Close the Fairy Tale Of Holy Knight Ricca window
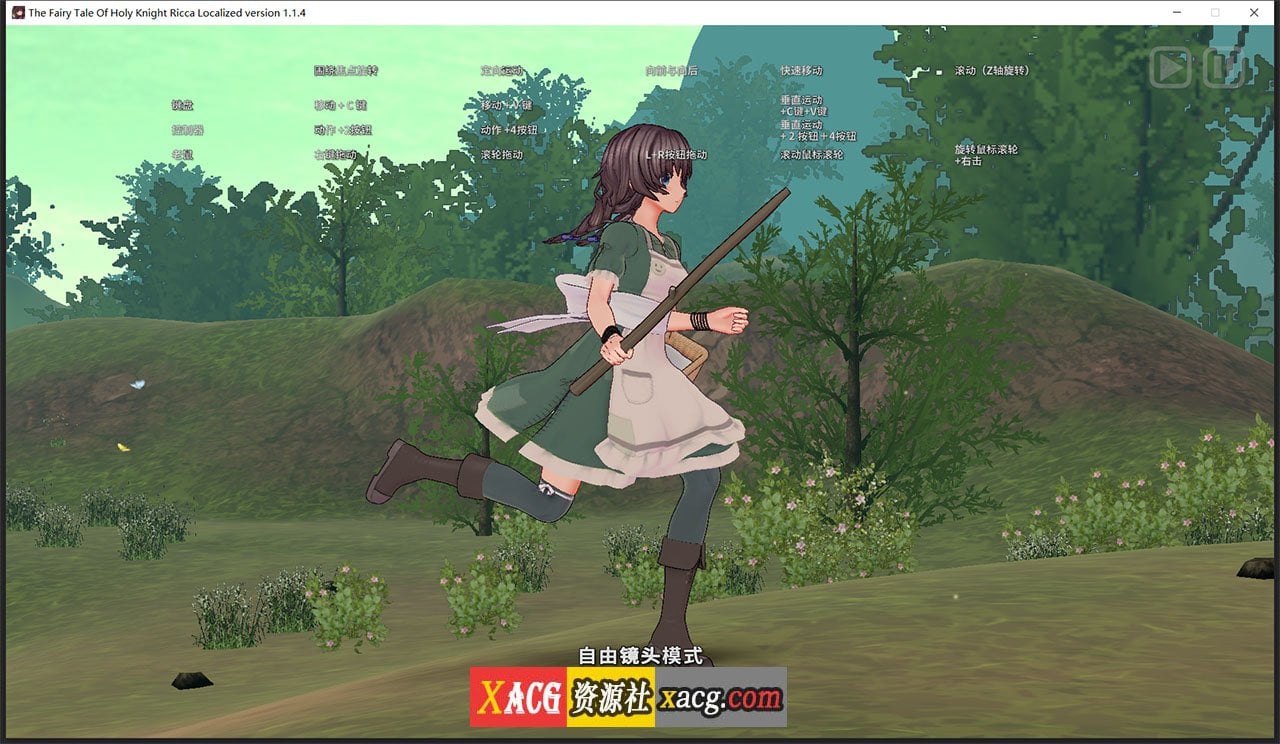 [1254, 13]
